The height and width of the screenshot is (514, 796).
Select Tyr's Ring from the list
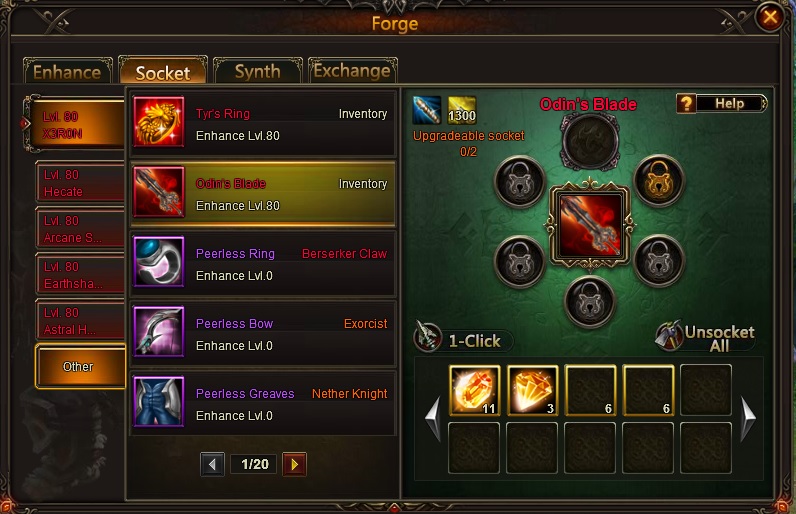[262, 124]
